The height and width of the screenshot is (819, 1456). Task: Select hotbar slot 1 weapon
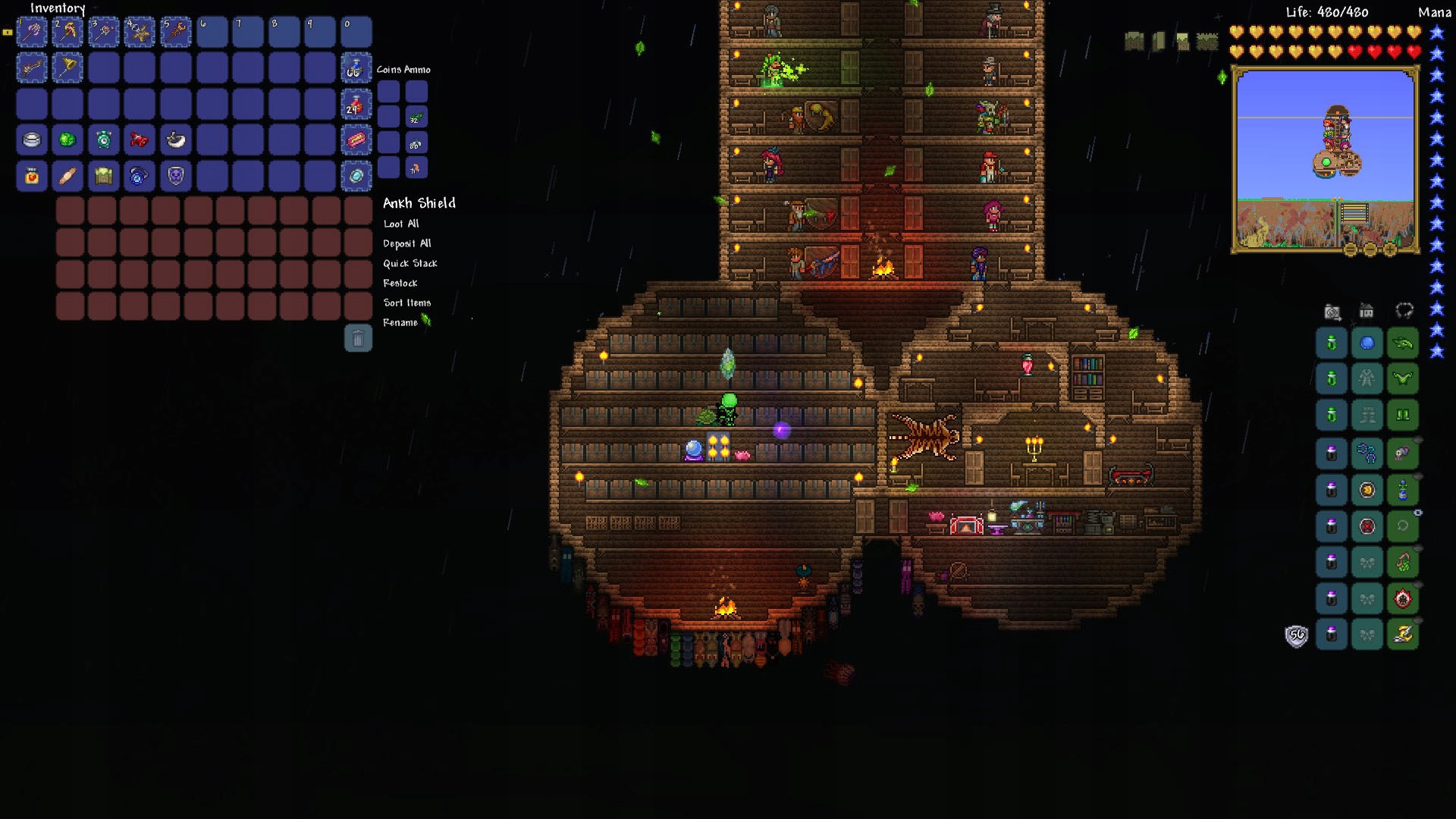(32, 32)
